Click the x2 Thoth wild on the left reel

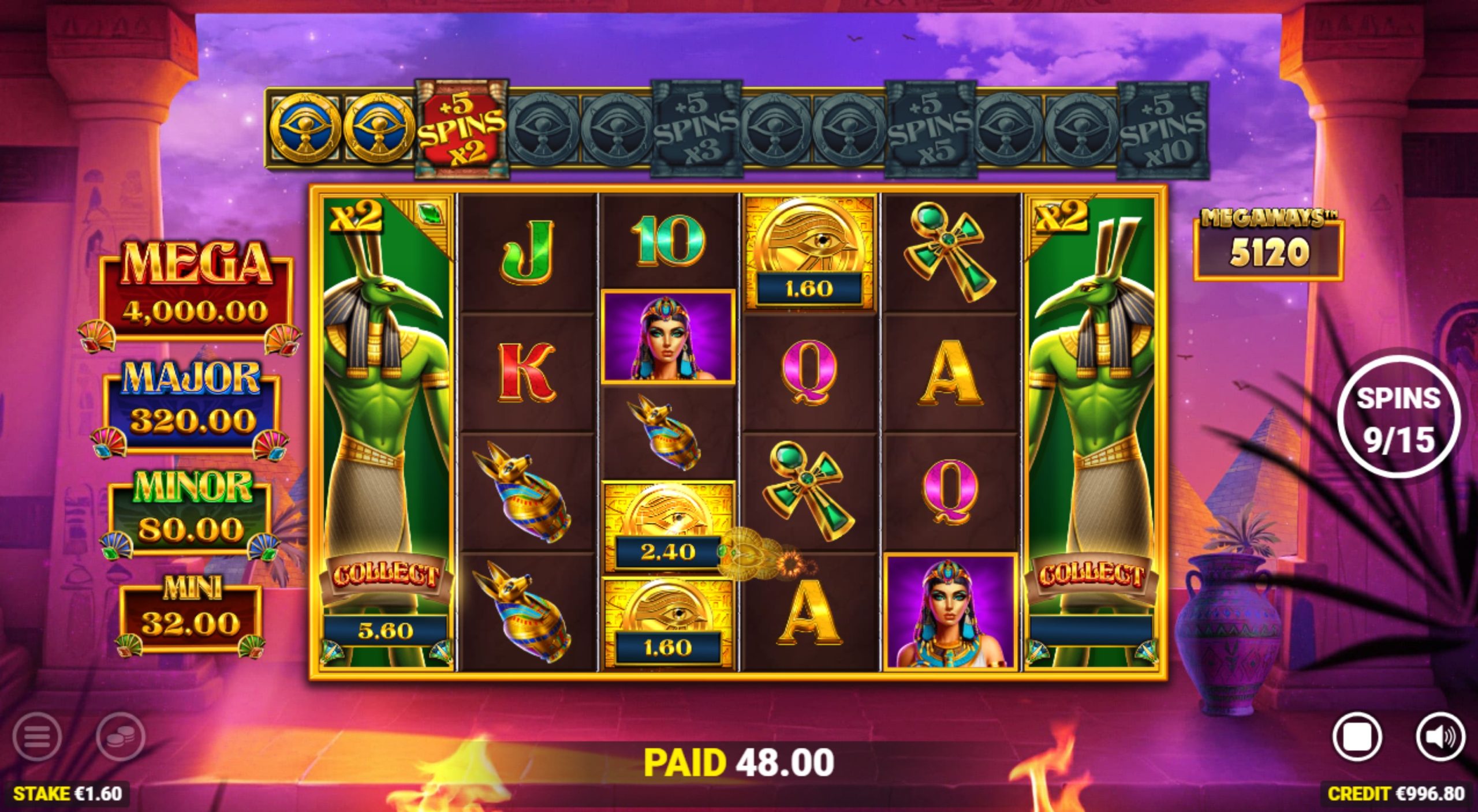click(x=384, y=404)
